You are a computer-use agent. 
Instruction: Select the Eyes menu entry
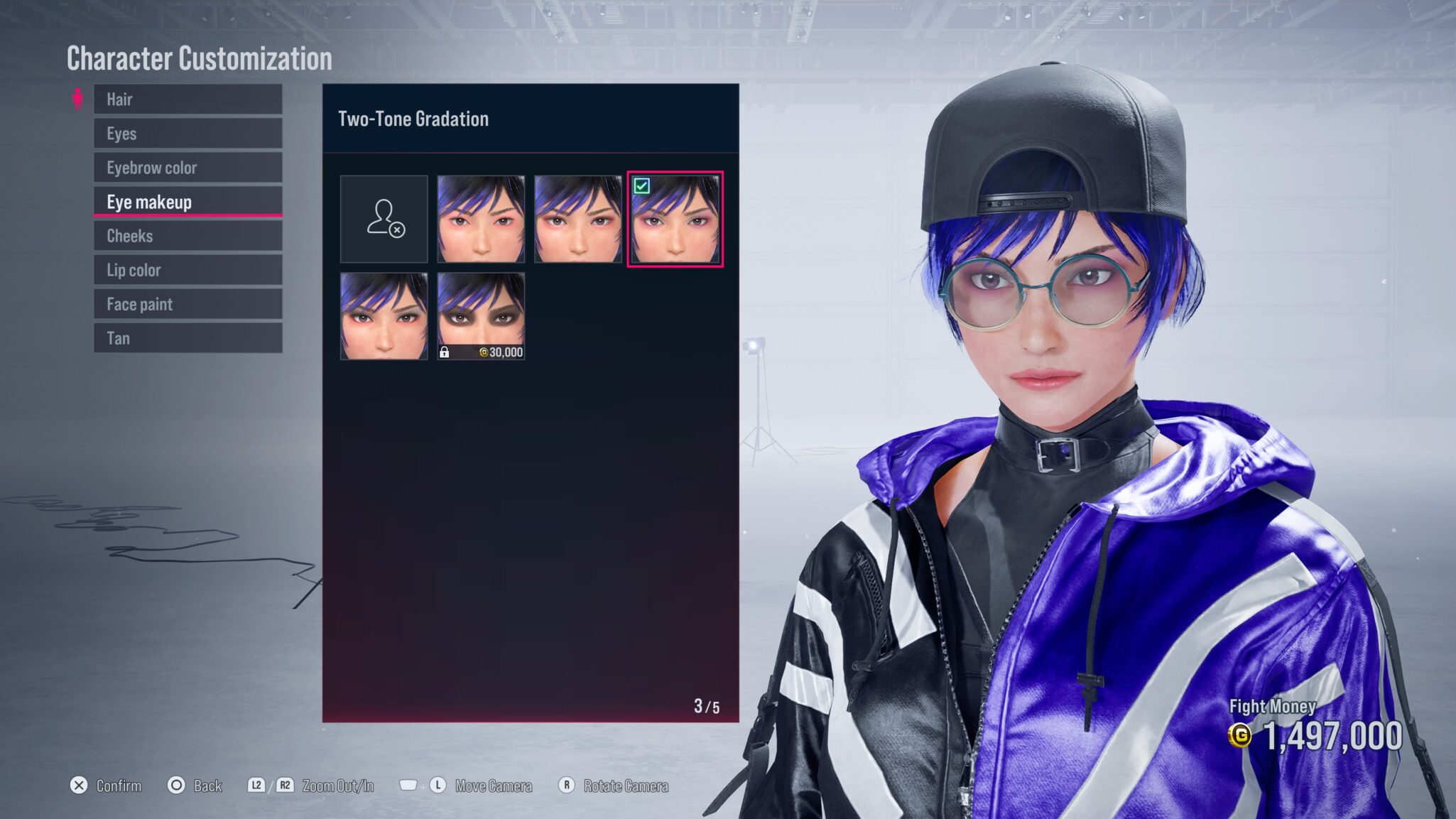coord(188,134)
